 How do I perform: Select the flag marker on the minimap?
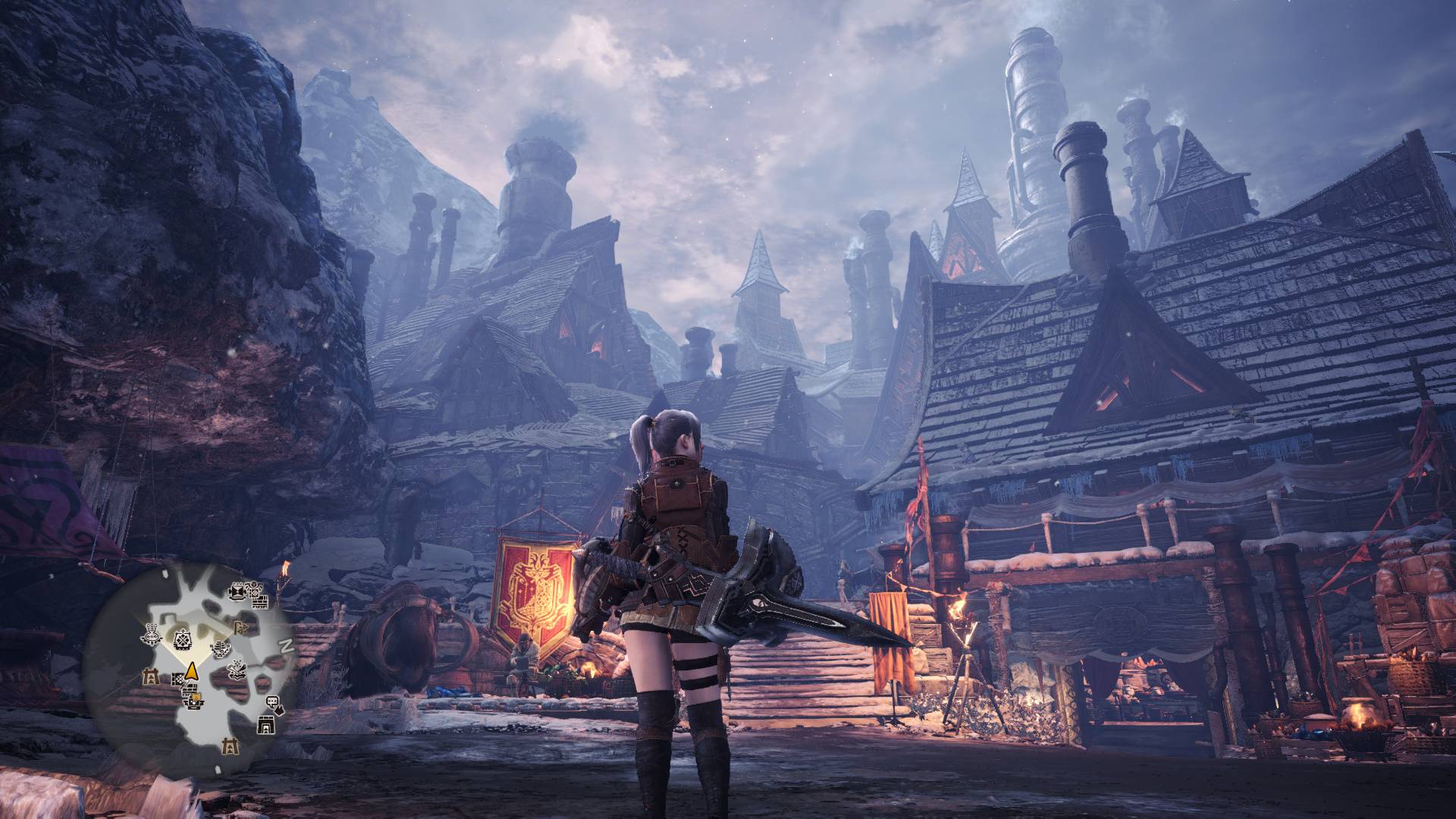click(x=240, y=627)
